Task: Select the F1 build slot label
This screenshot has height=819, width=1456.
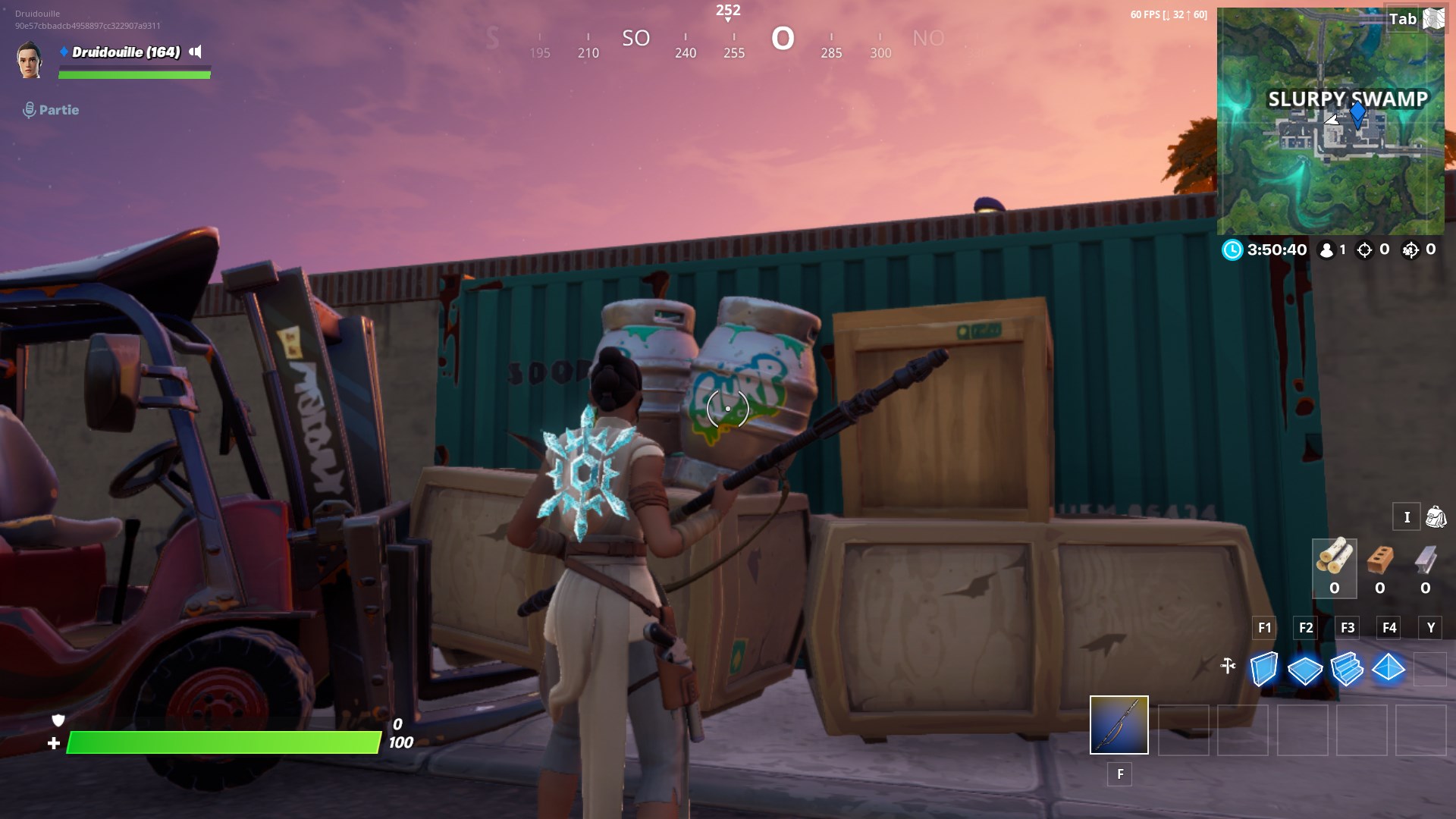Action: tap(1263, 628)
